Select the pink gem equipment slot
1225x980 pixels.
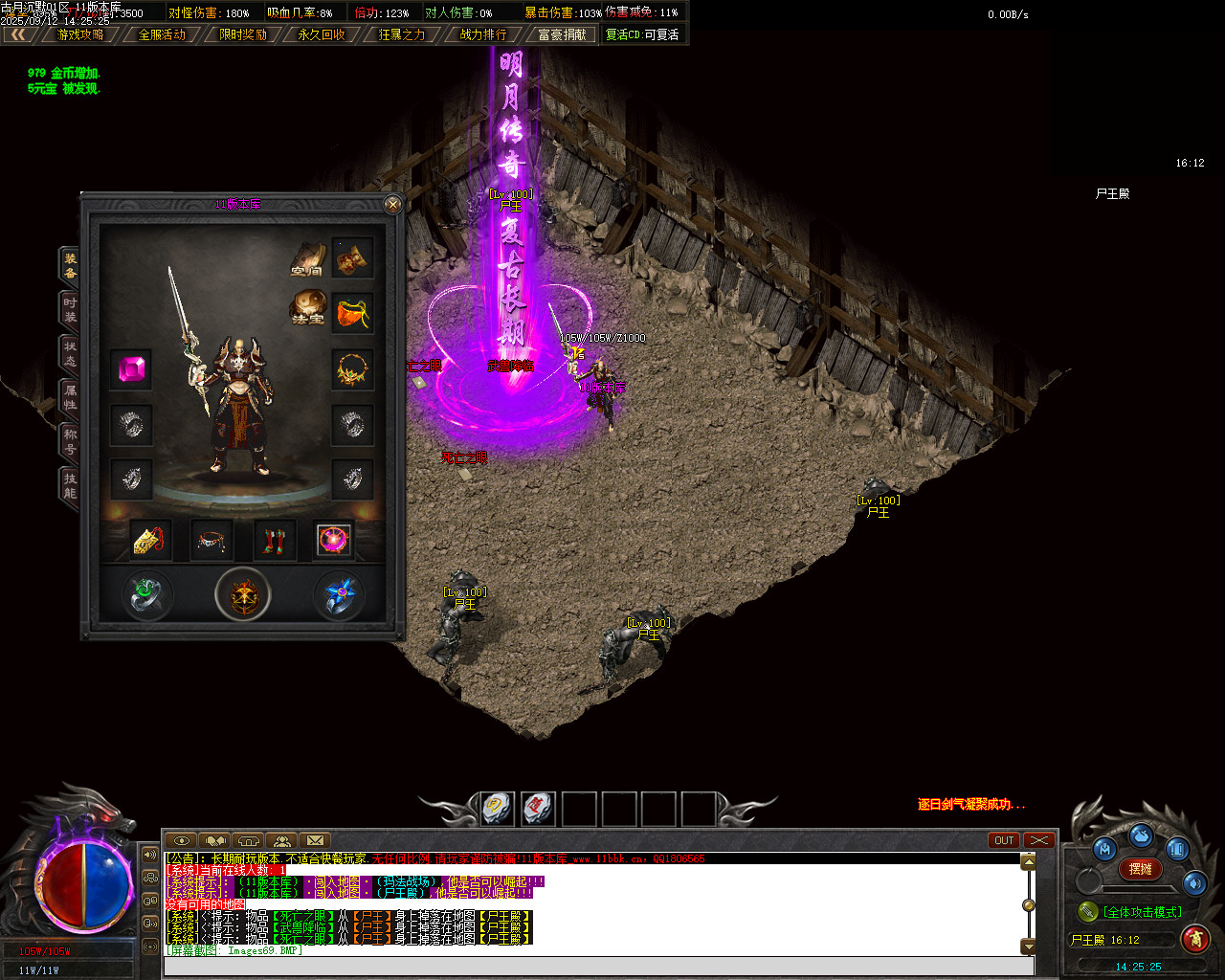click(131, 369)
